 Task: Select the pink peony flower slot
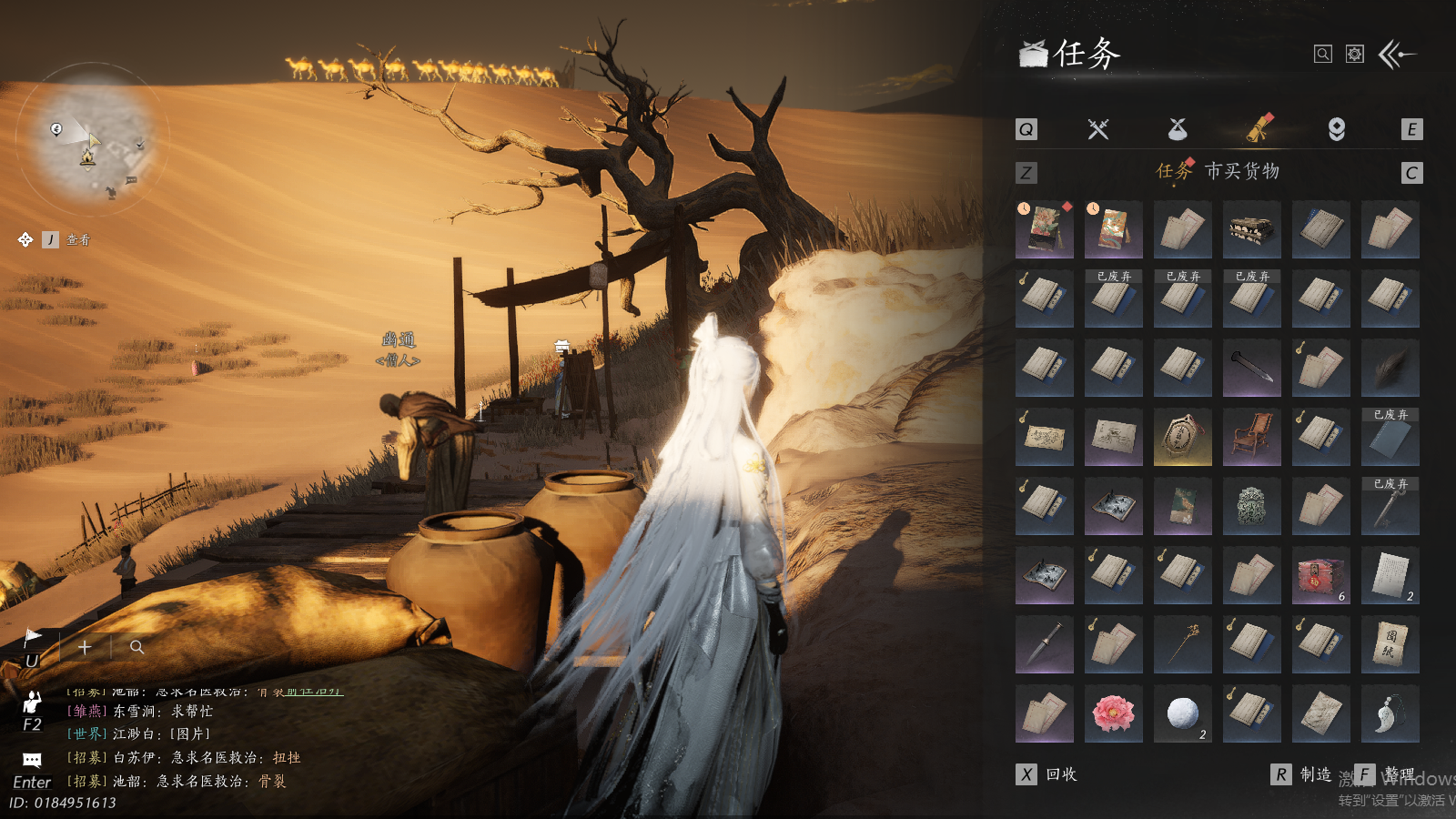(1113, 713)
